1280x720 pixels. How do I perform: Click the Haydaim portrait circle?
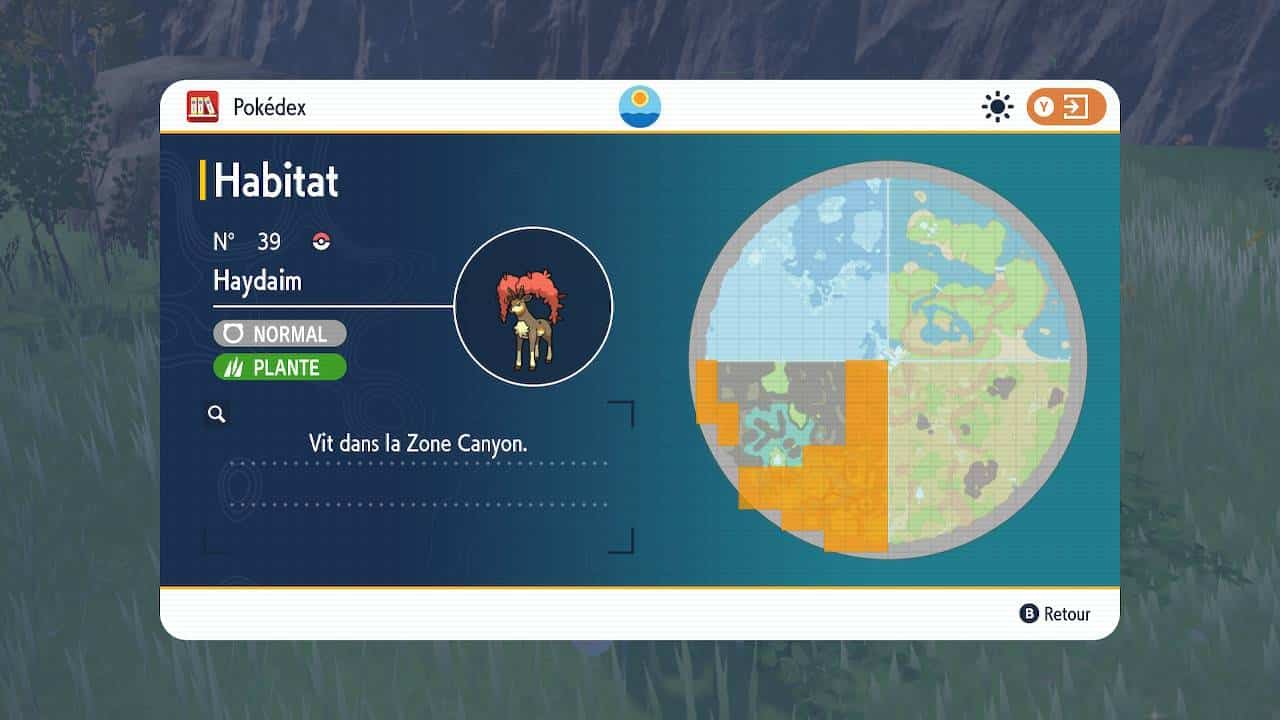[x=533, y=306]
